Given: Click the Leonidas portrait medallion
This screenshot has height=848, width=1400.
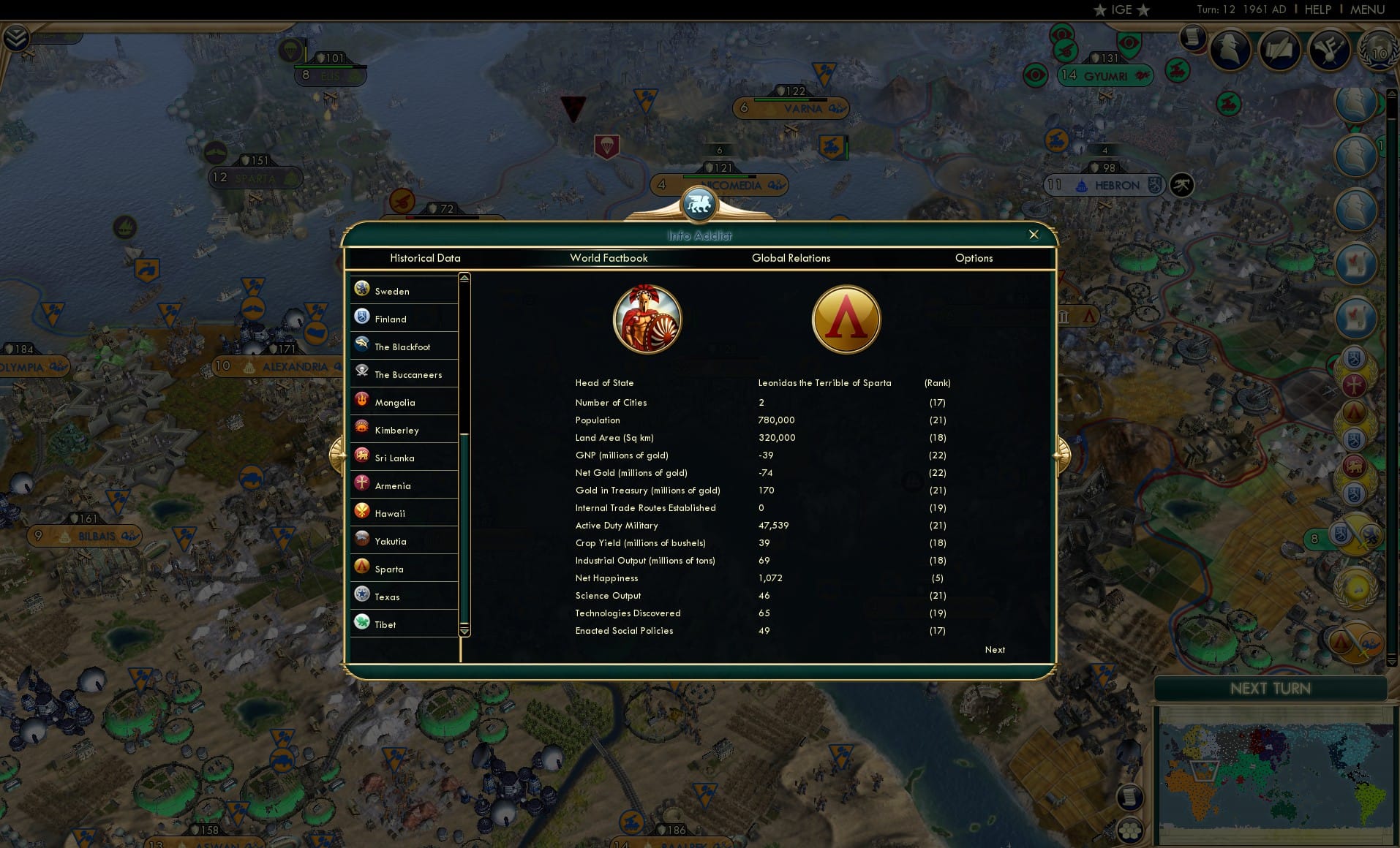Looking at the screenshot, I should pos(647,319).
